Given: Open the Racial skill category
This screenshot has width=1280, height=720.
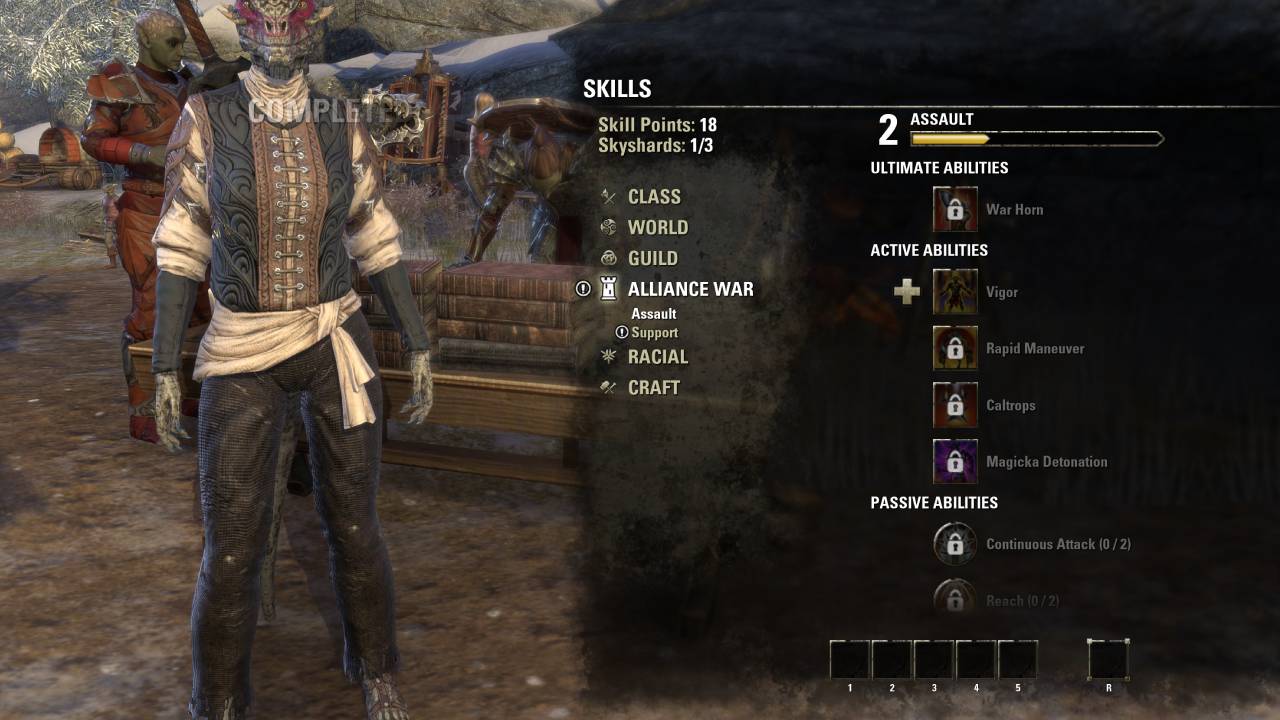Looking at the screenshot, I should pos(657,357).
